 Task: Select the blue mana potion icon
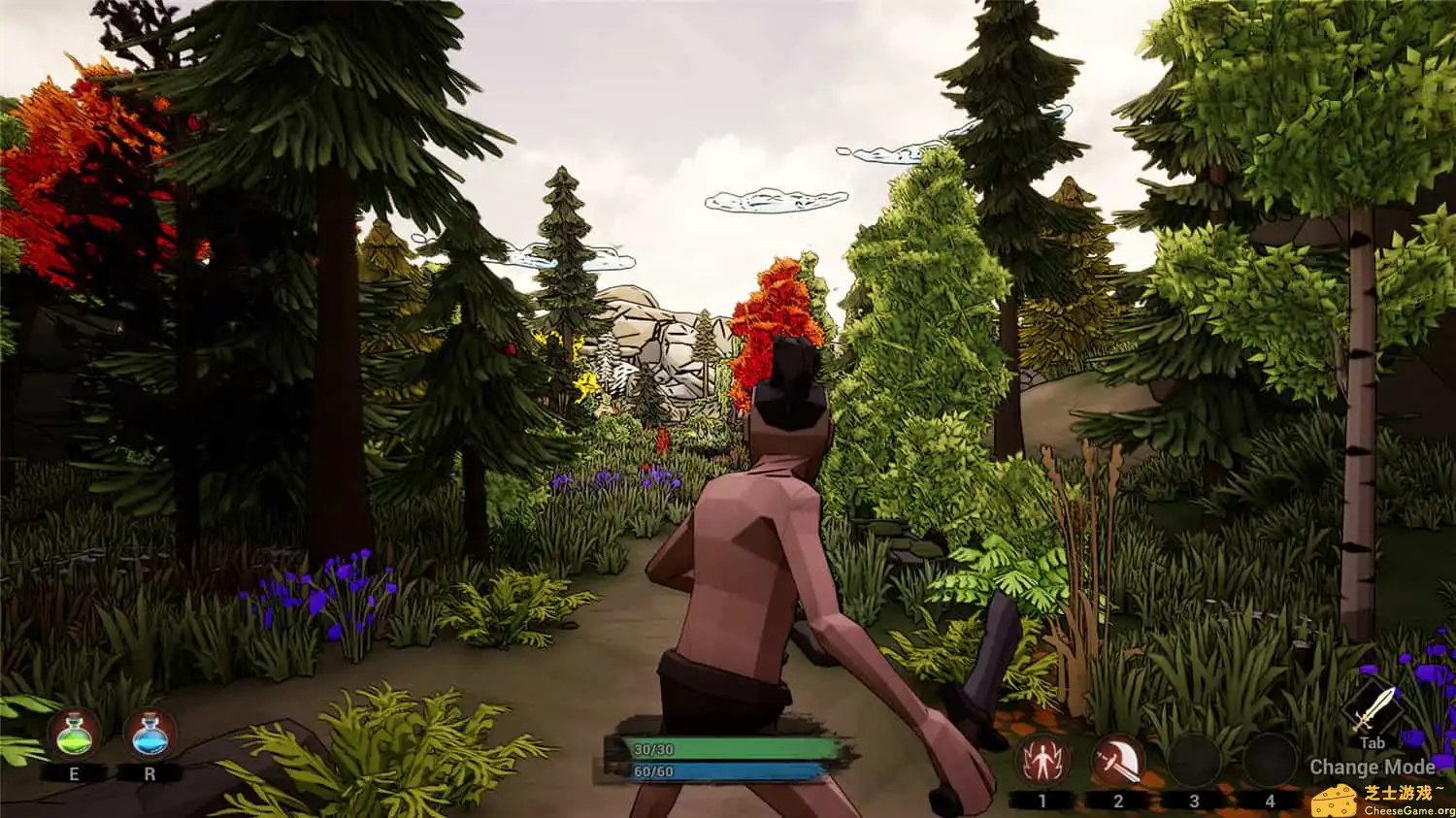148,736
